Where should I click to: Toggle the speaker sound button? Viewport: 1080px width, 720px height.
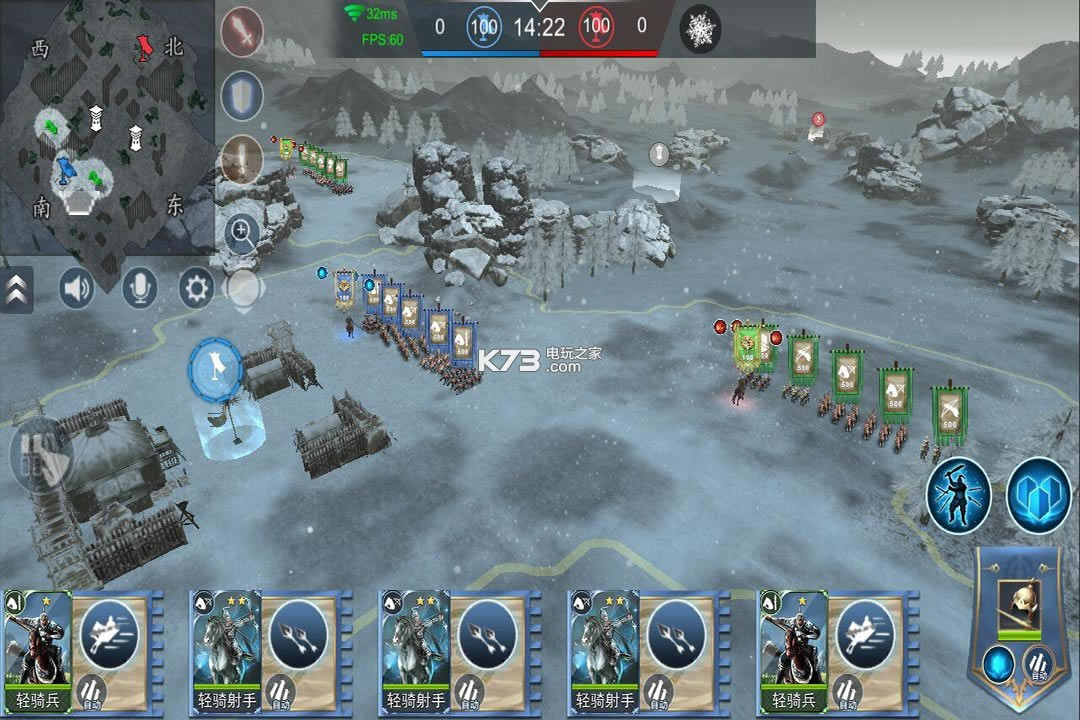pyautogui.click(x=76, y=289)
